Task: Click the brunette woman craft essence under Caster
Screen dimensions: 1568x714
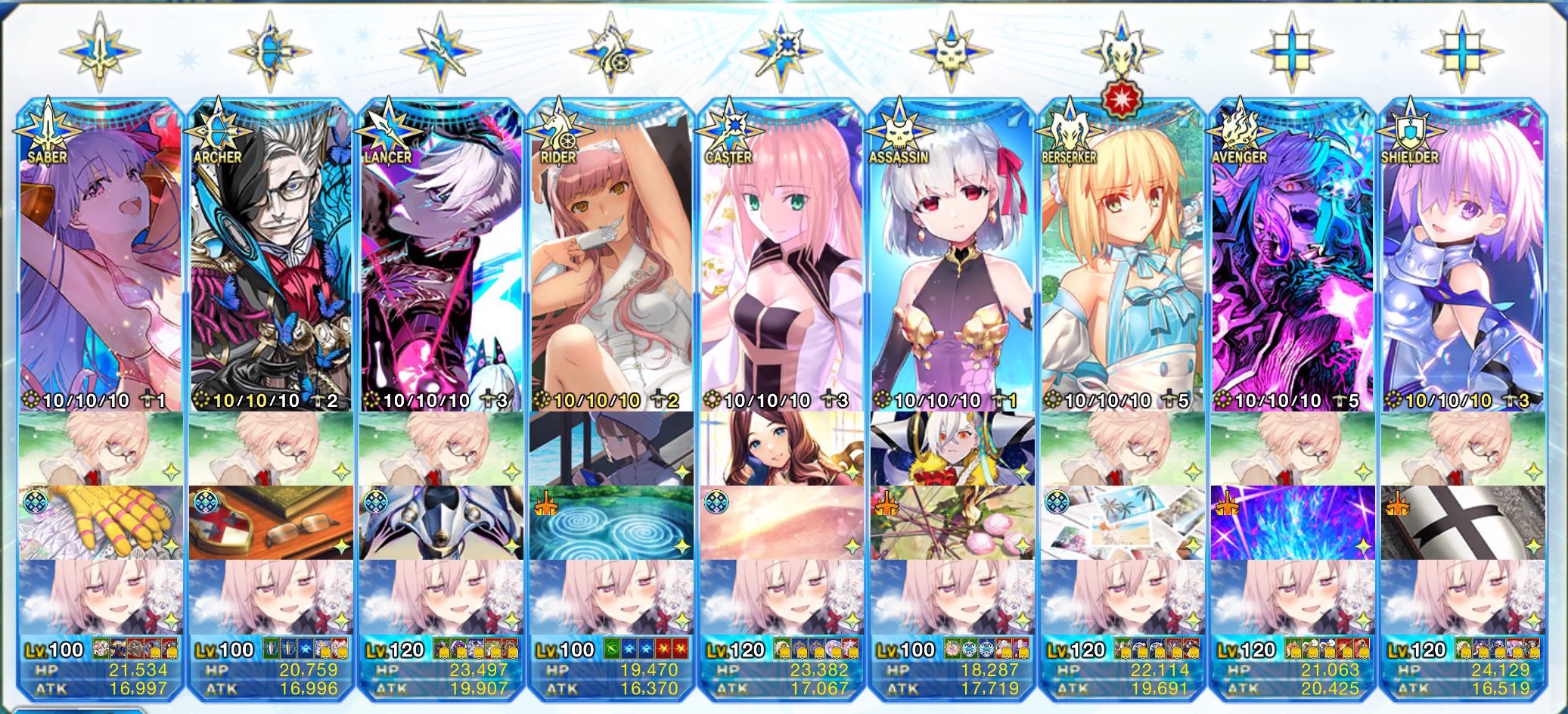Action: click(x=781, y=449)
